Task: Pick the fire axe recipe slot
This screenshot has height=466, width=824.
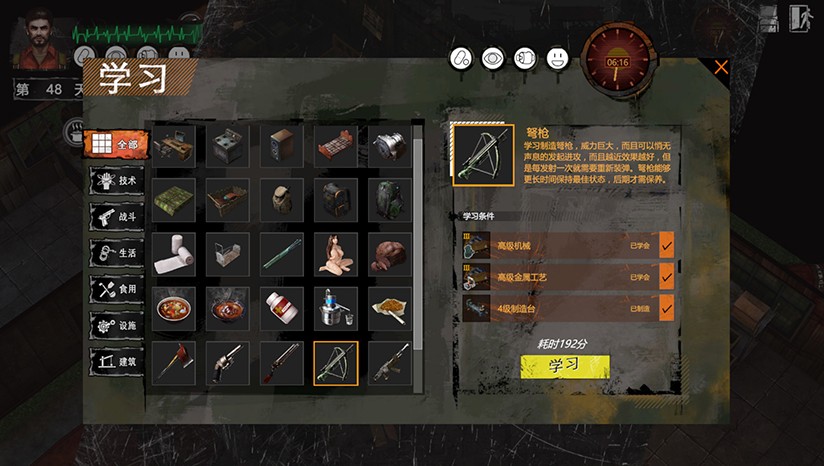Action: 174,362
